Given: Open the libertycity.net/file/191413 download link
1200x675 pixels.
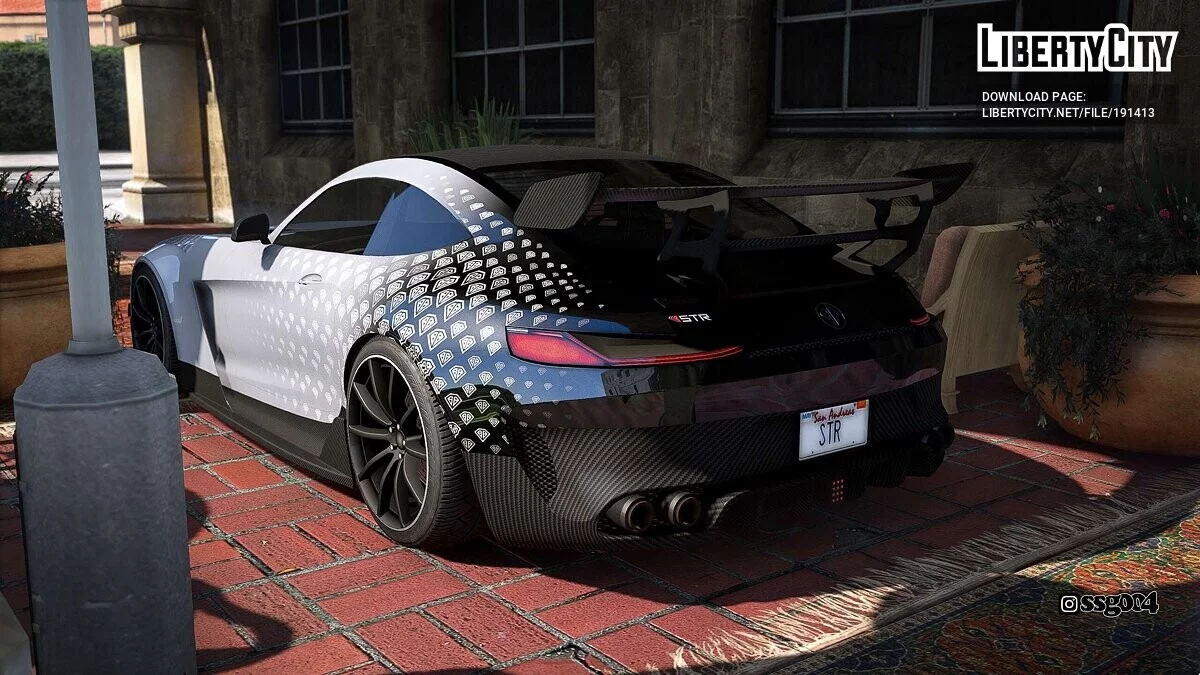Looking at the screenshot, I should click(x=1068, y=113).
